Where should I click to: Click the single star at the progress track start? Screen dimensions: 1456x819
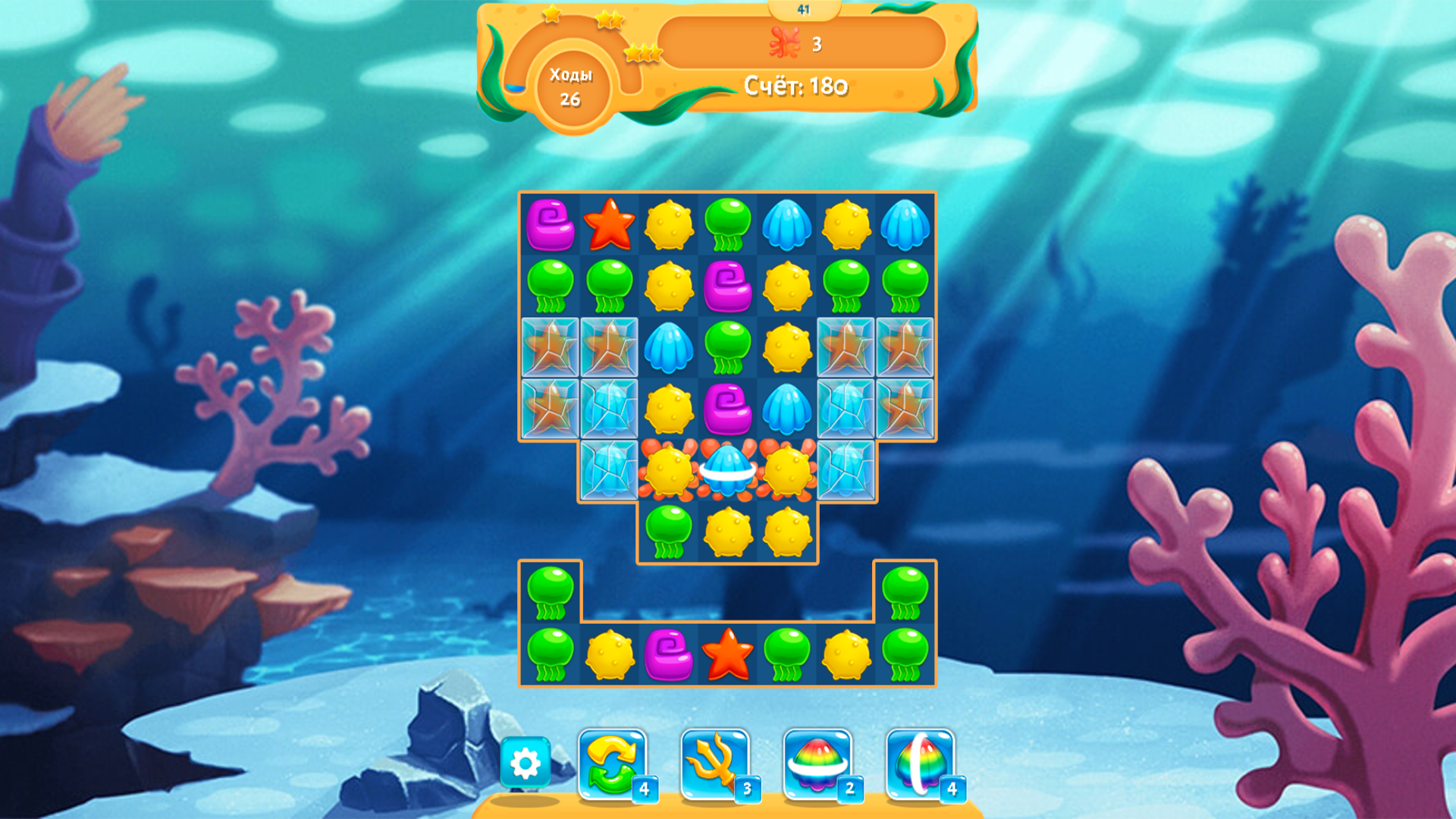click(x=551, y=15)
